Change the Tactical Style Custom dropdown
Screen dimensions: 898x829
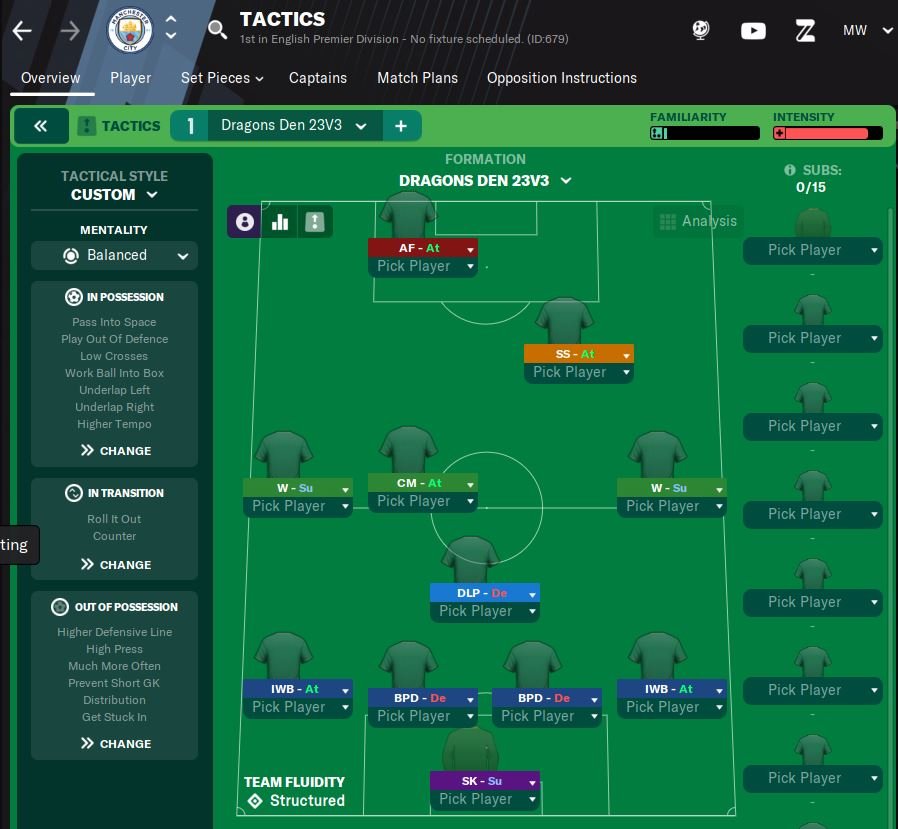point(114,194)
